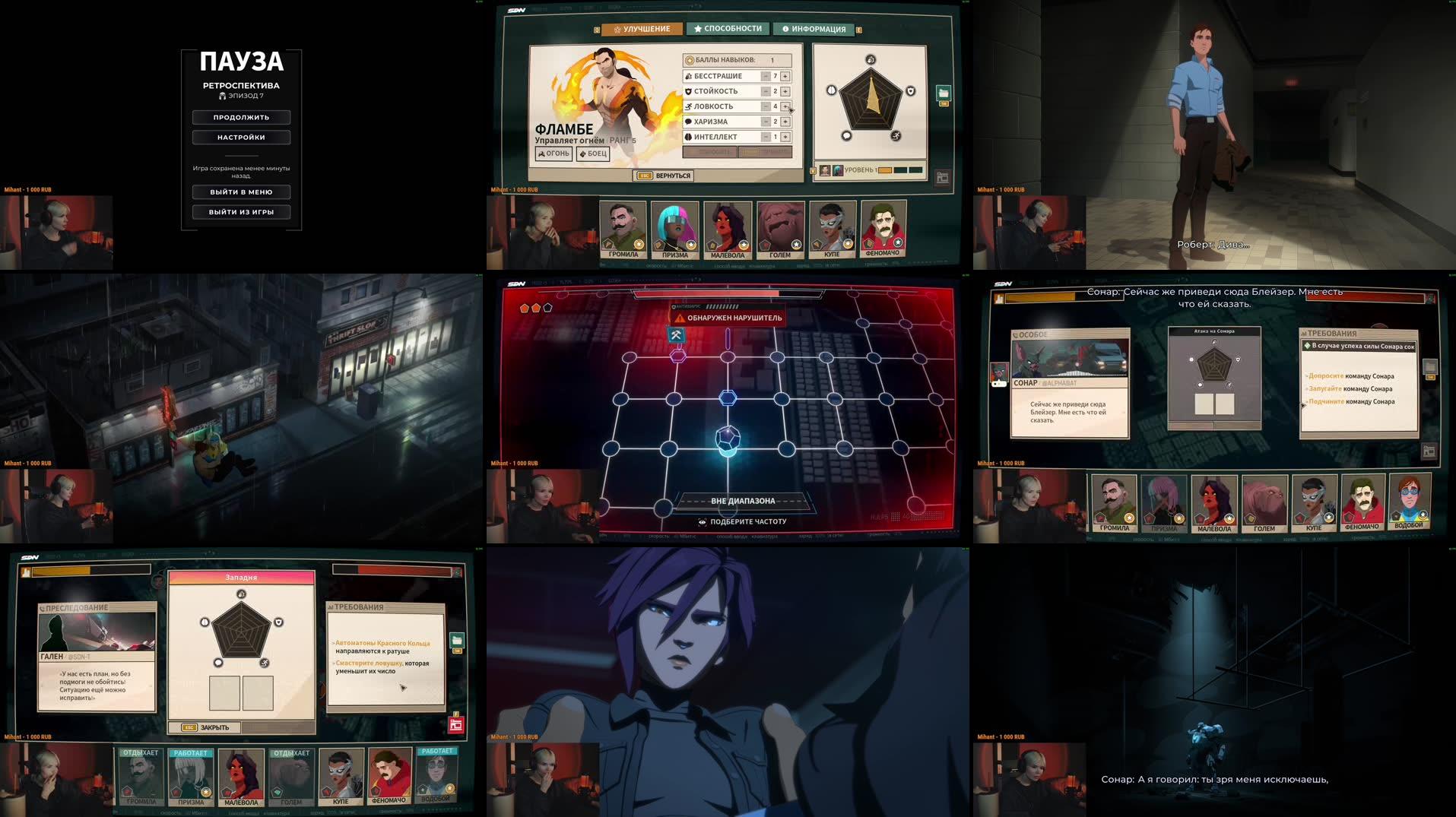The width and height of the screenshot is (1456, 817).
Task: Click the red camera icon near Требования panel
Action: 456,725
